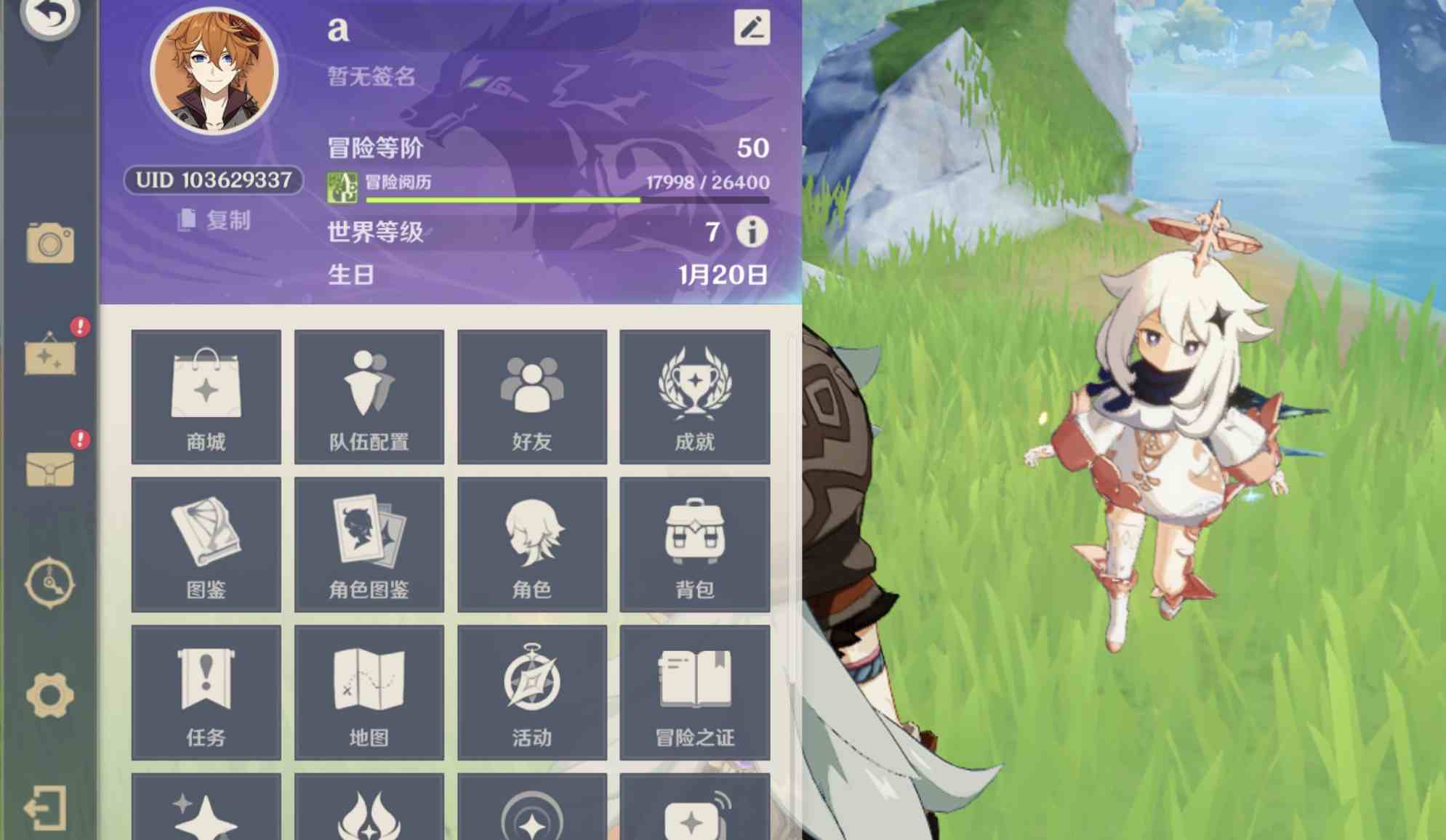The width and height of the screenshot is (1446, 840).
Task: Show World Level info via the i icon
Action: click(x=753, y=233)
